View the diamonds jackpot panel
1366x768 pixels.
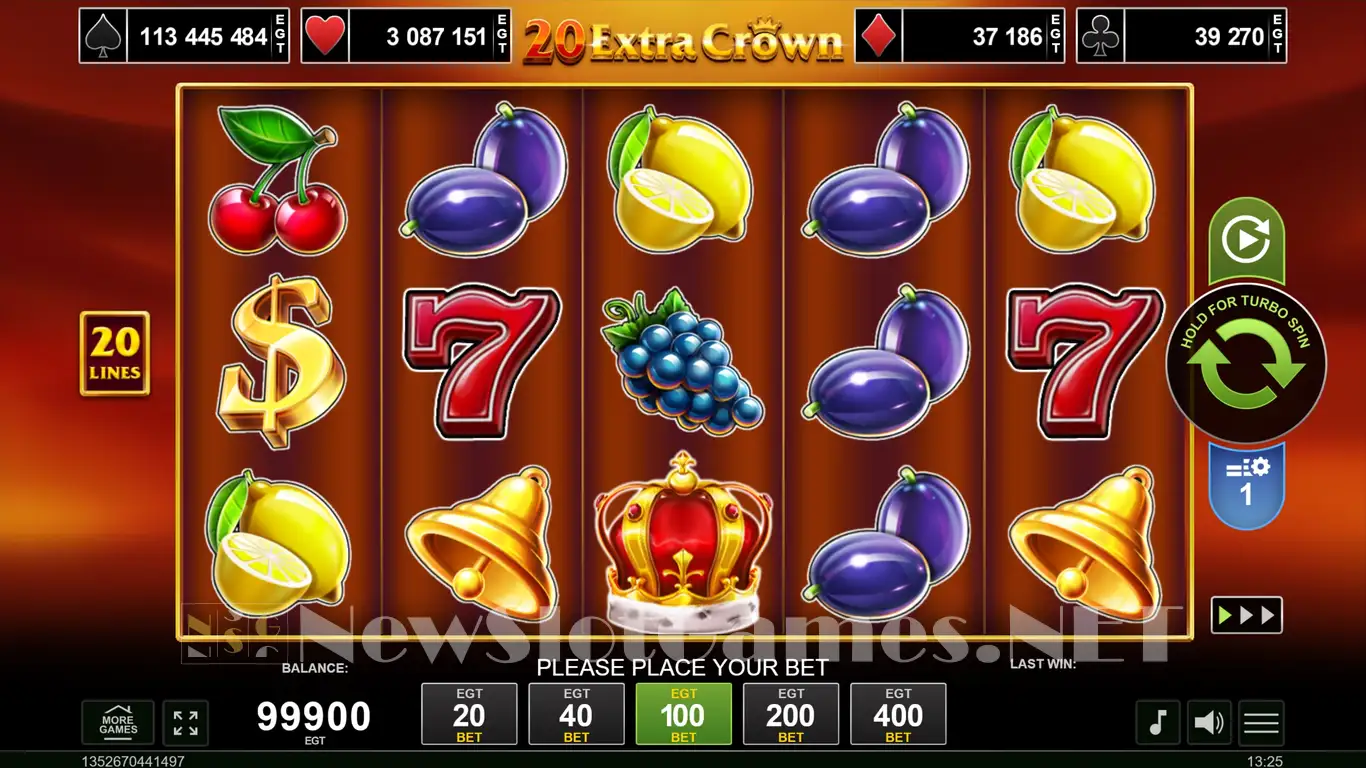click(959, 37)
